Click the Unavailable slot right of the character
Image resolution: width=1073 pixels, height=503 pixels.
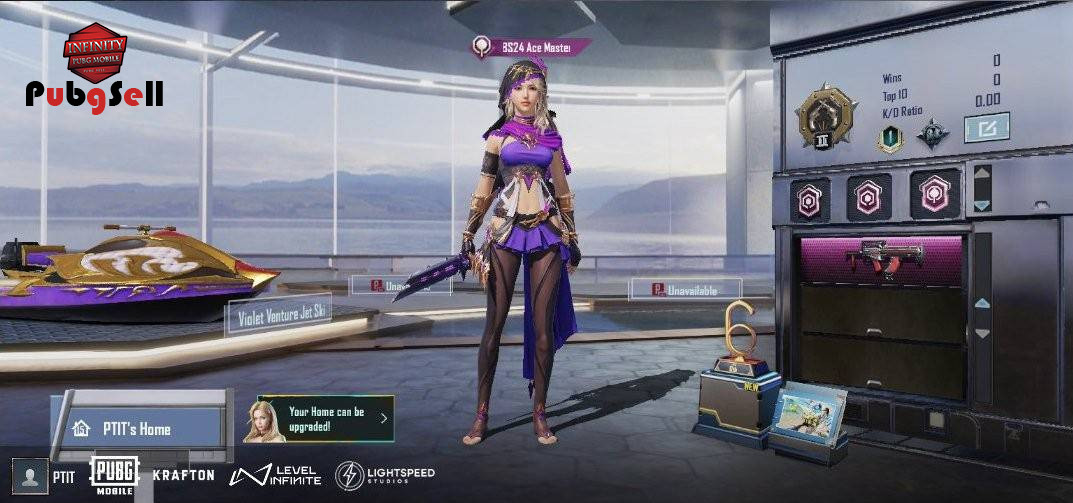pyautogui.click(x=686, y=289)
